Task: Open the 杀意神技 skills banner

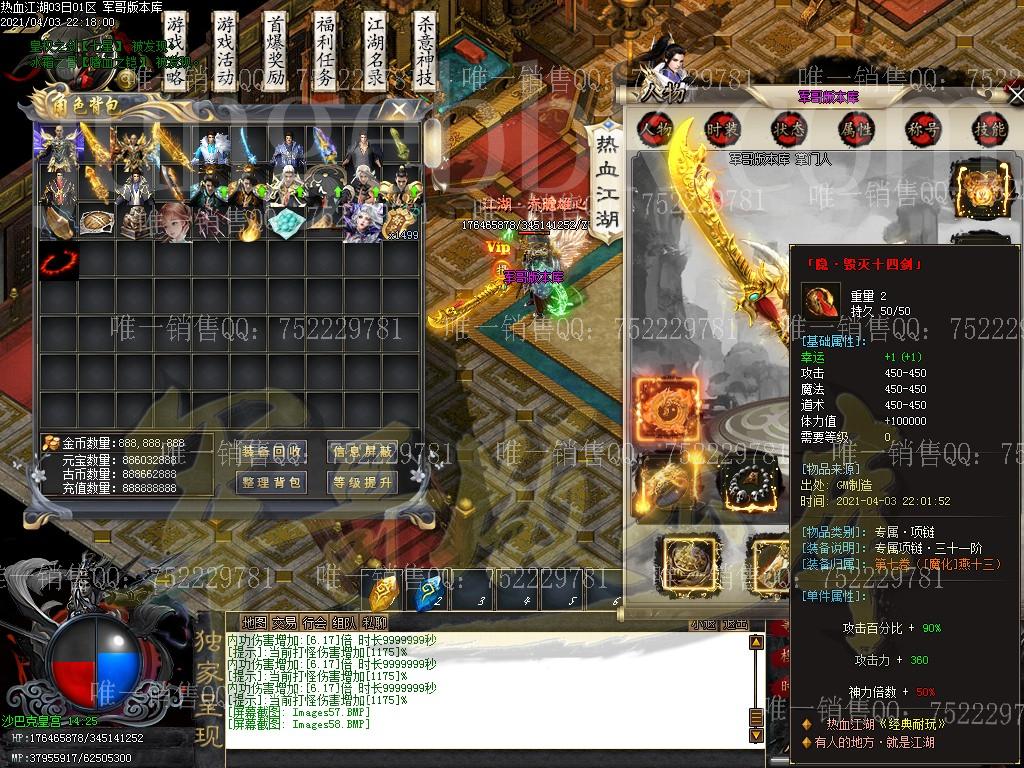Action: pyautogui.click(x=424, y=53)
